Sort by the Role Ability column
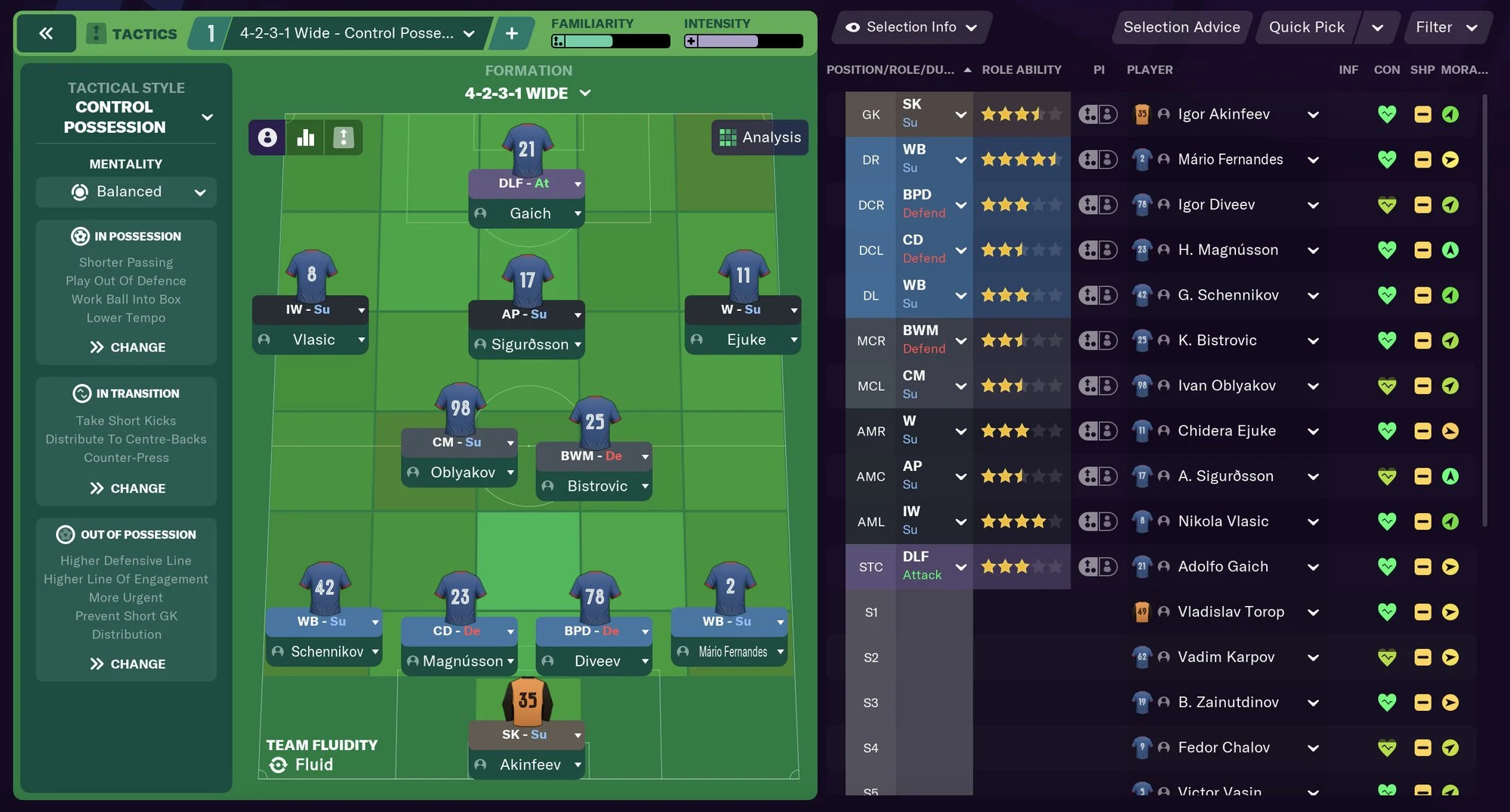1510x812 pixels. point(1021,69)
